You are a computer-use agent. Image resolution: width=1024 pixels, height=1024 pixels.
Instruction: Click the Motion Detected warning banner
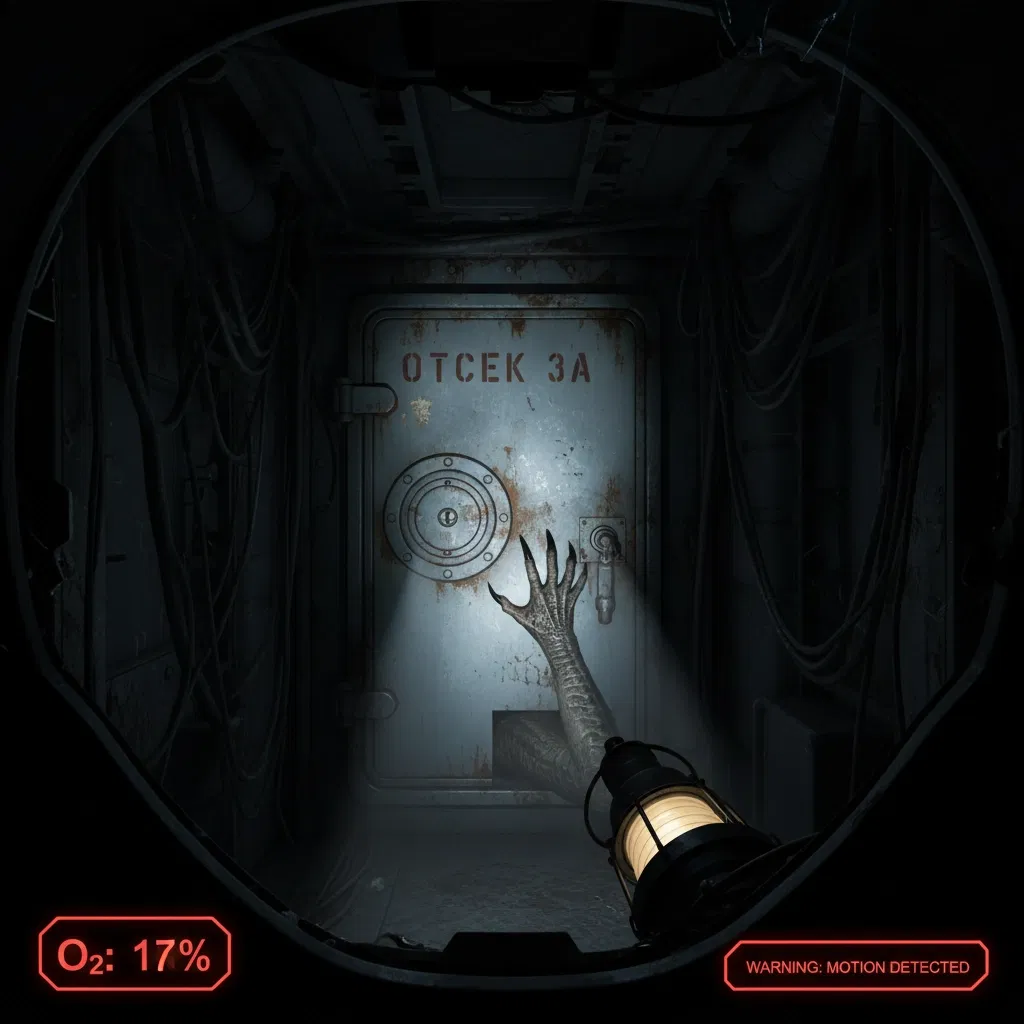click(857, 966)
